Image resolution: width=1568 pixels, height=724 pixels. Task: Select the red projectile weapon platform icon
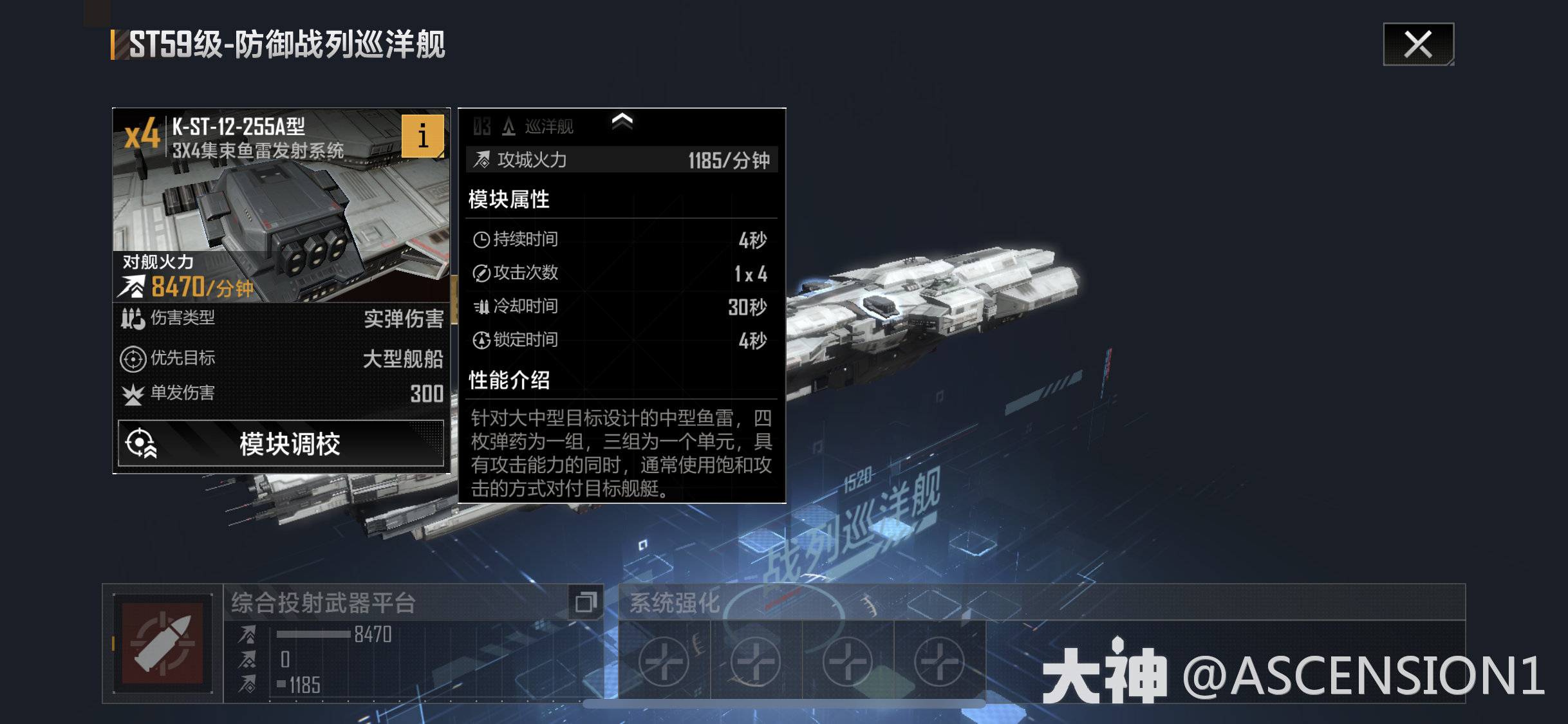point(164,642)
